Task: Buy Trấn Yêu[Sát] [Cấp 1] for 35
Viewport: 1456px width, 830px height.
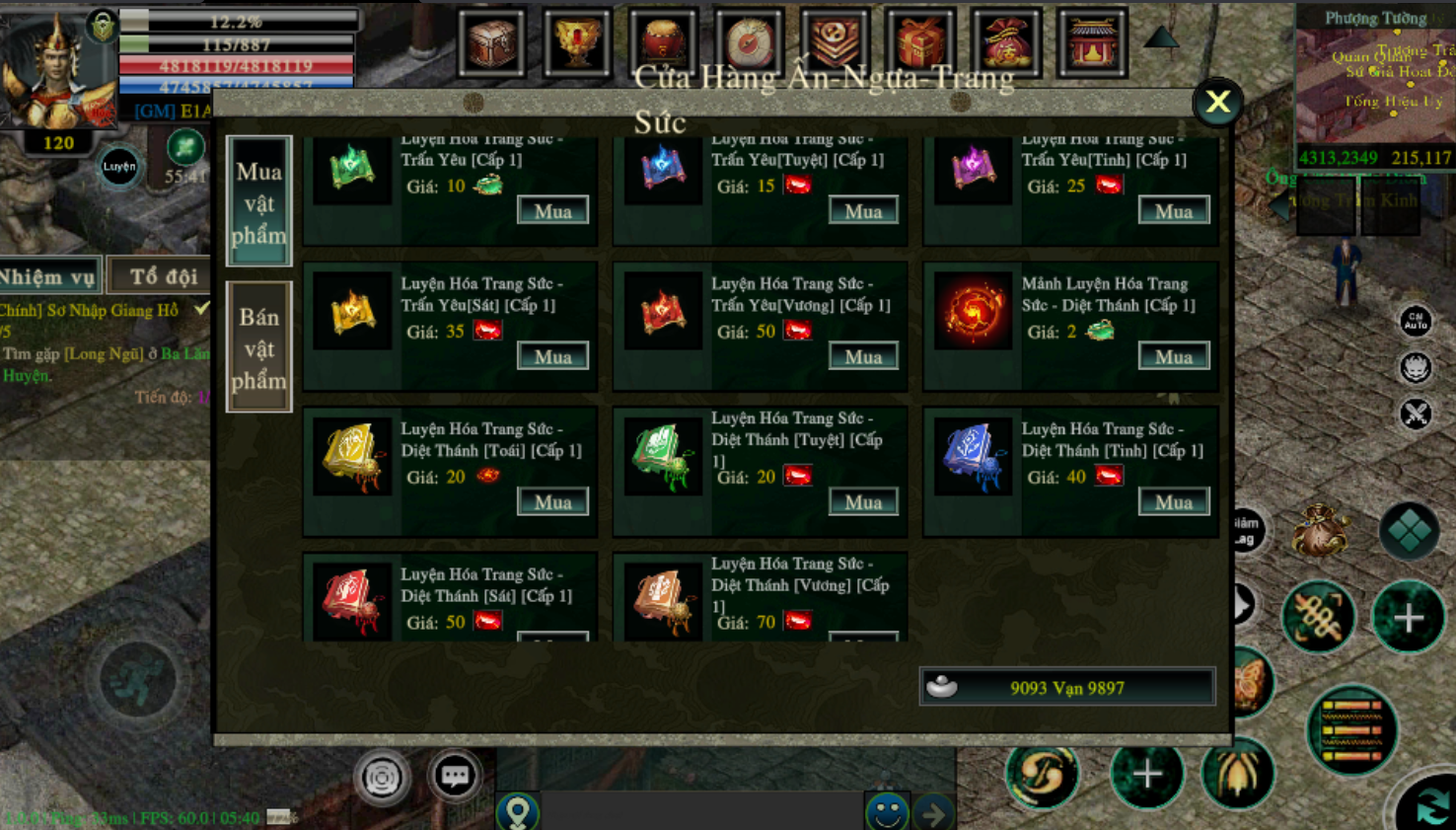Action: pyautogui.click(x=552, y=356)
